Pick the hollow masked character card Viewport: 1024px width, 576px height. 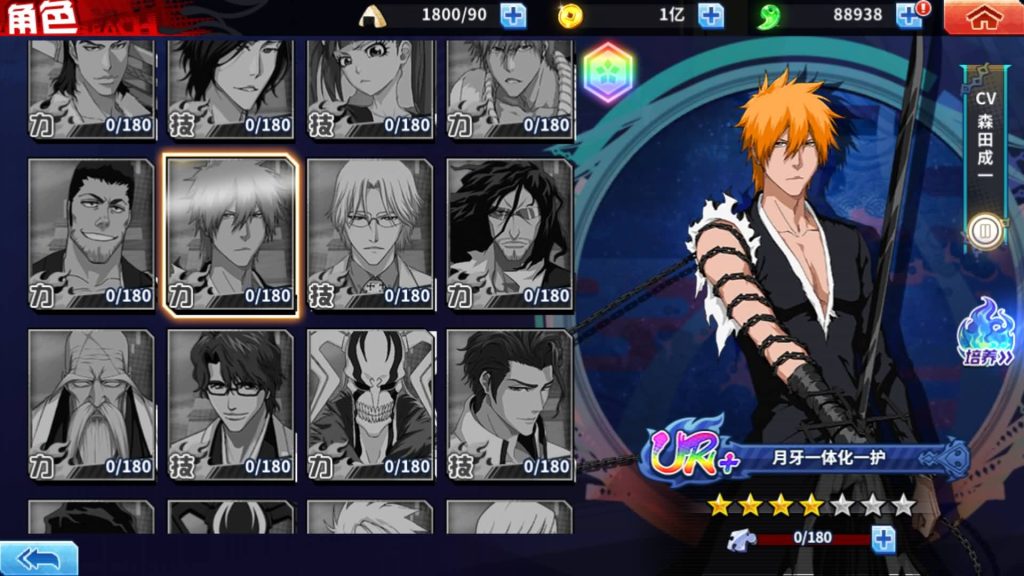[370, 405]
